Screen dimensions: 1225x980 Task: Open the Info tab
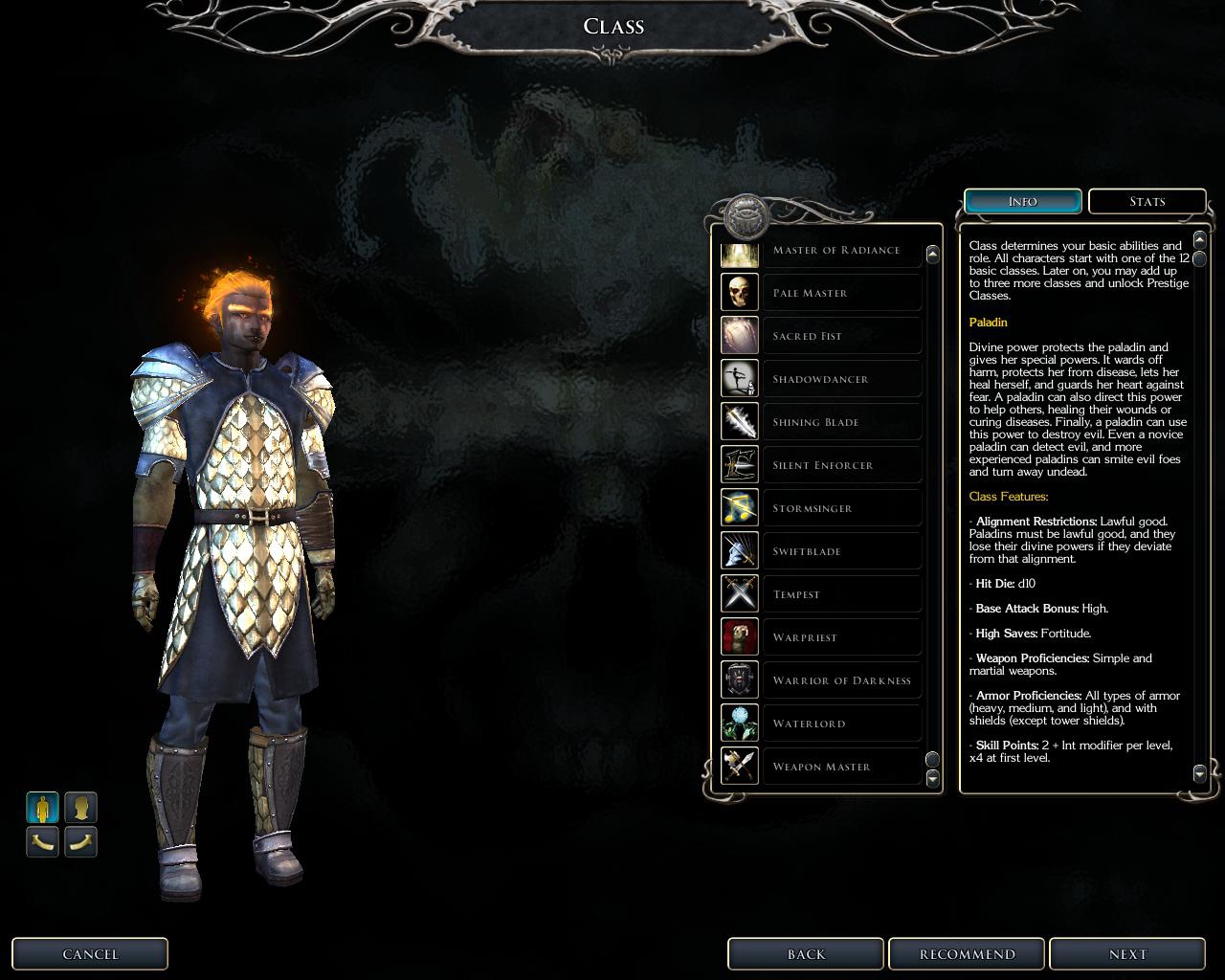point(1022,202)
